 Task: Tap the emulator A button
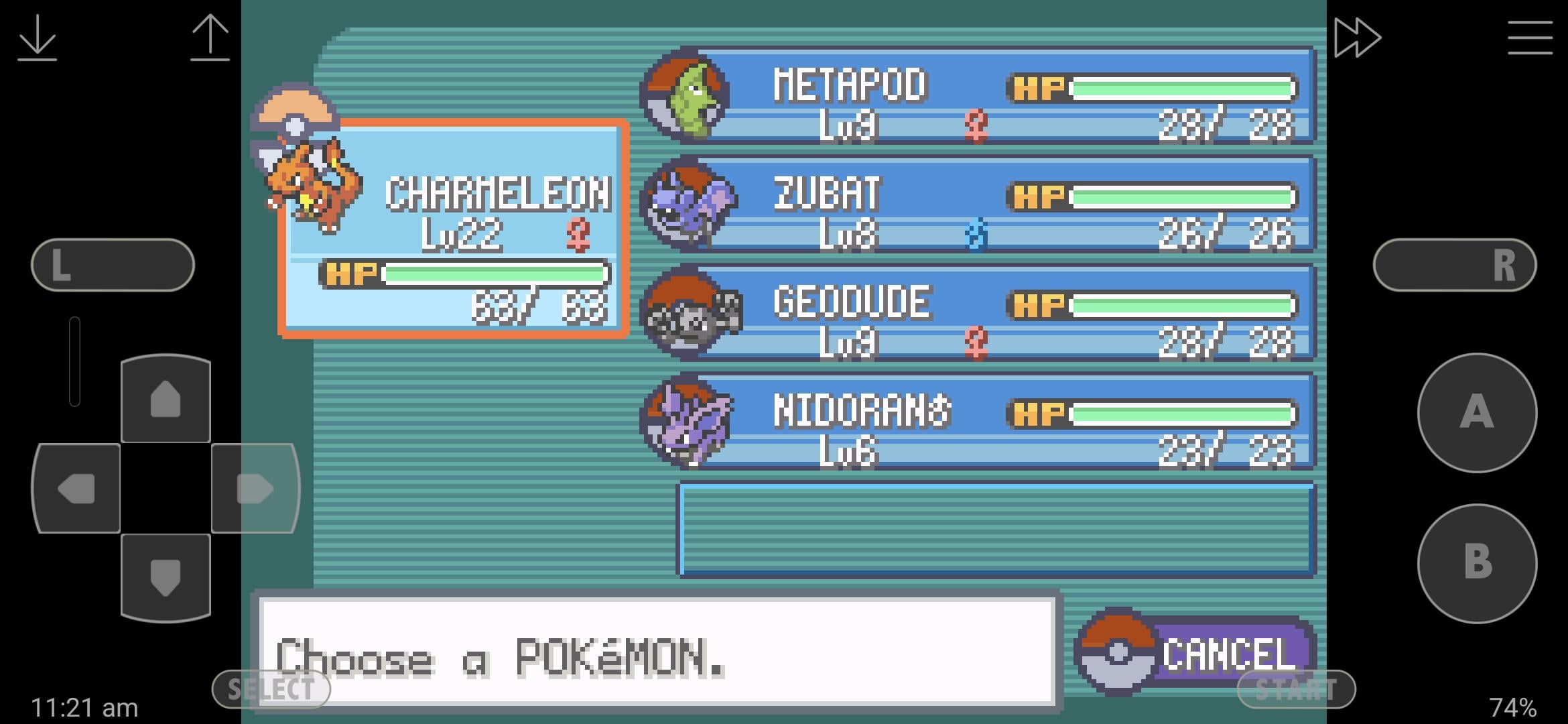[x=1477, y=412]
